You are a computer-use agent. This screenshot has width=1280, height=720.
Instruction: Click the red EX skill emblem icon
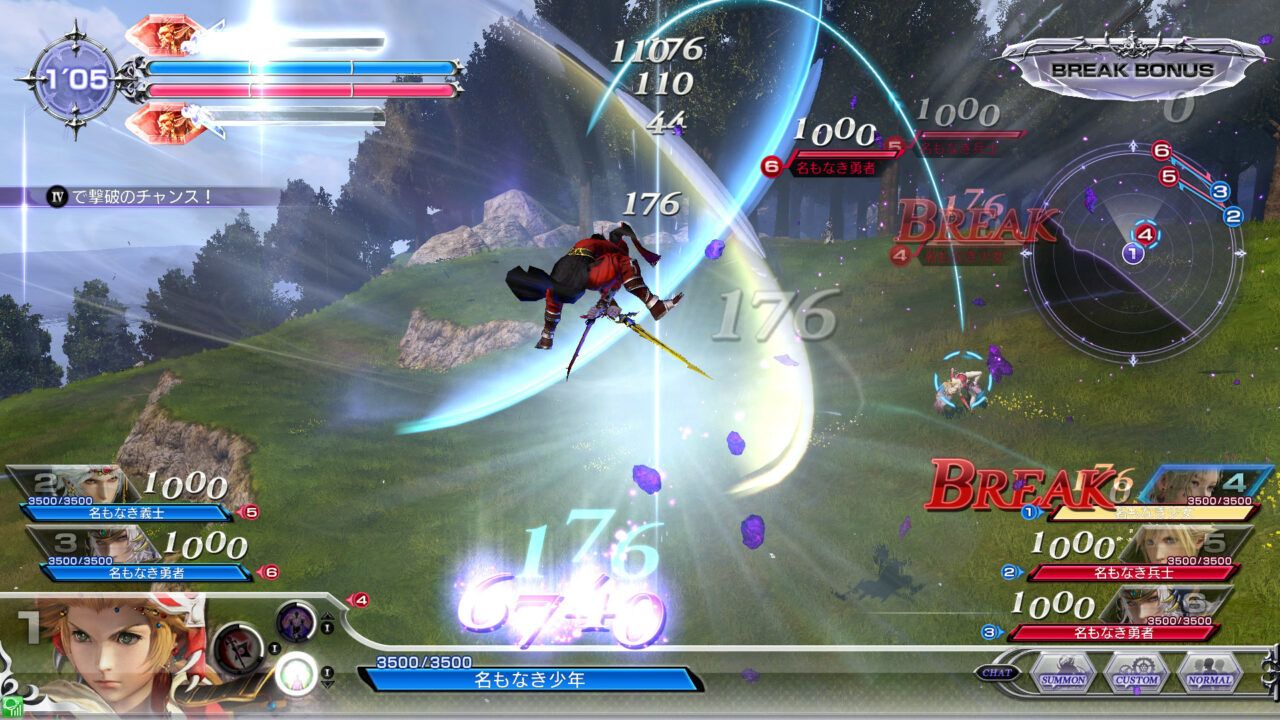pos(237,649)
